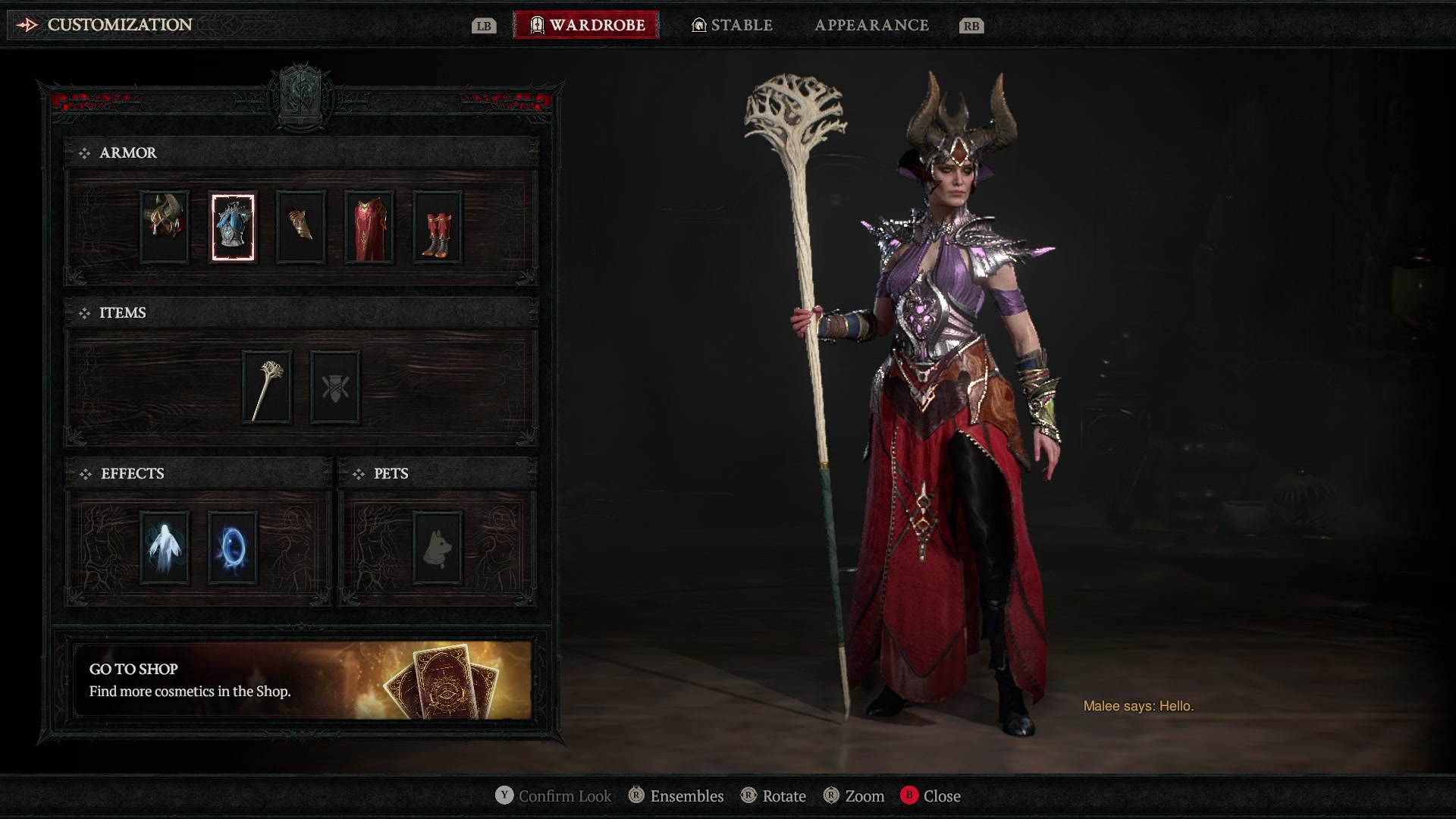This screenshot has height=819, width=1456.
Task: Select the gloves armor slot
Action: tap(300, 227)
